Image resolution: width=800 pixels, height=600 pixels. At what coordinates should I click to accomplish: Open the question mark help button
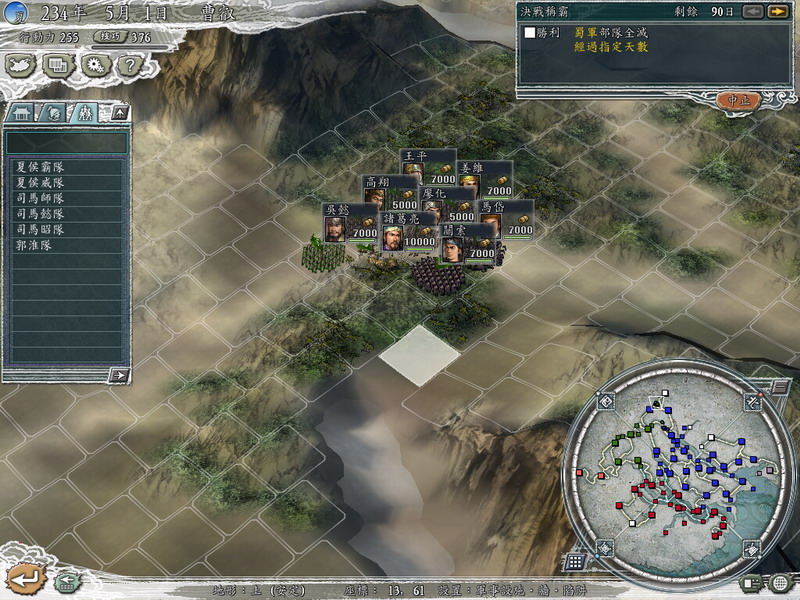click(x=128, y=66)
